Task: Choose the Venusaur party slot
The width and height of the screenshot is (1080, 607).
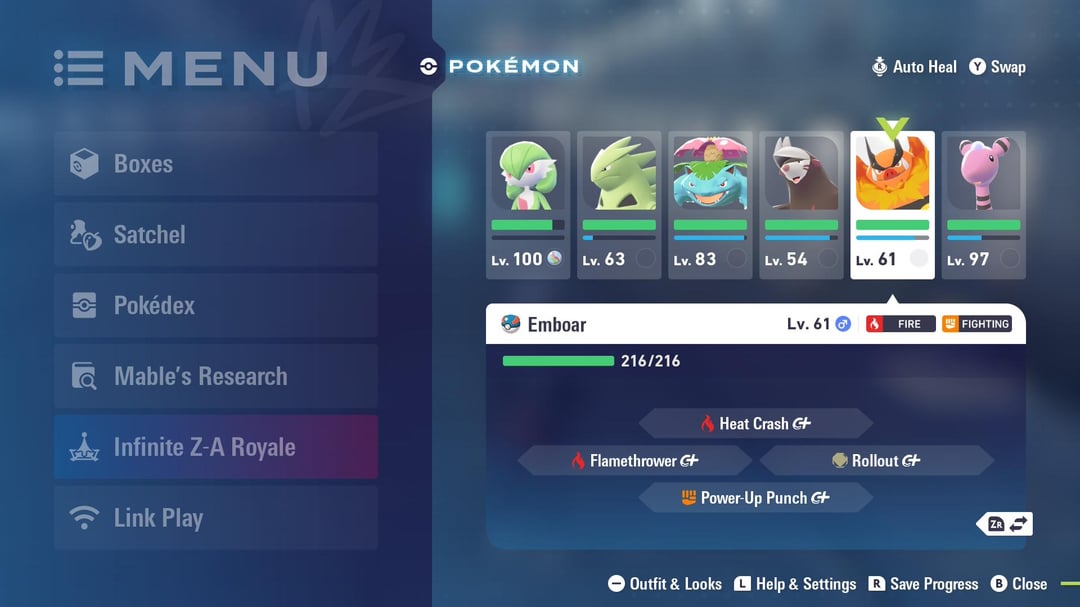Action: (x=710, y=204)
